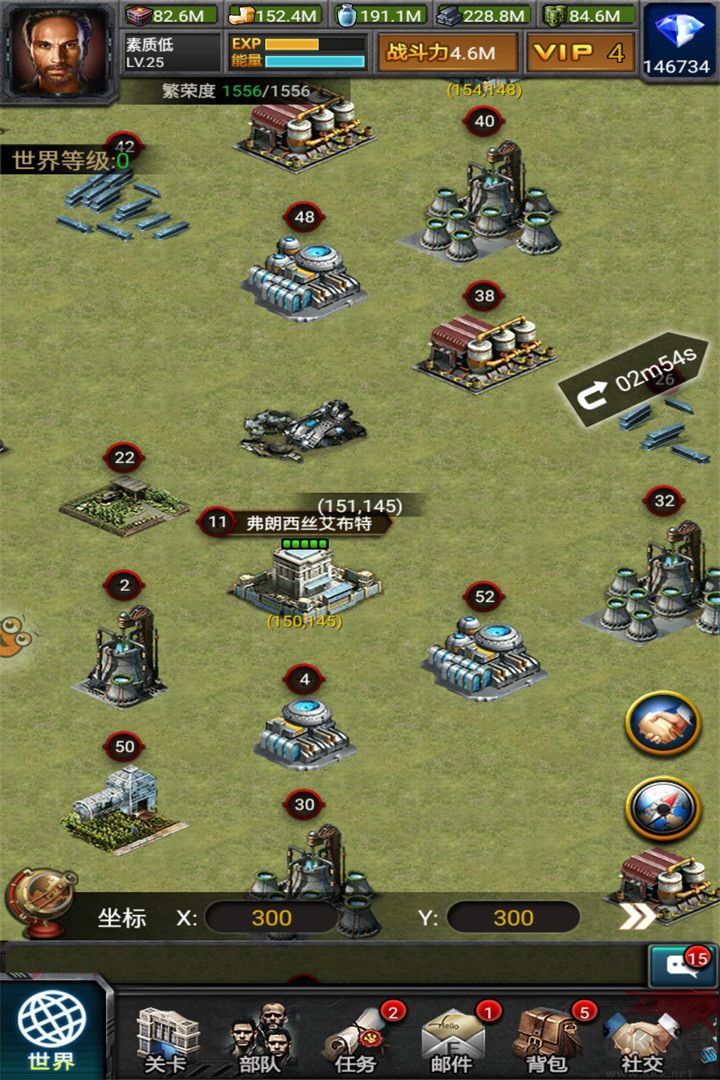Open the 邮件 mail tab
Image resolution: width=720 pixels, height=1080 pixels.
point(451,1040)
